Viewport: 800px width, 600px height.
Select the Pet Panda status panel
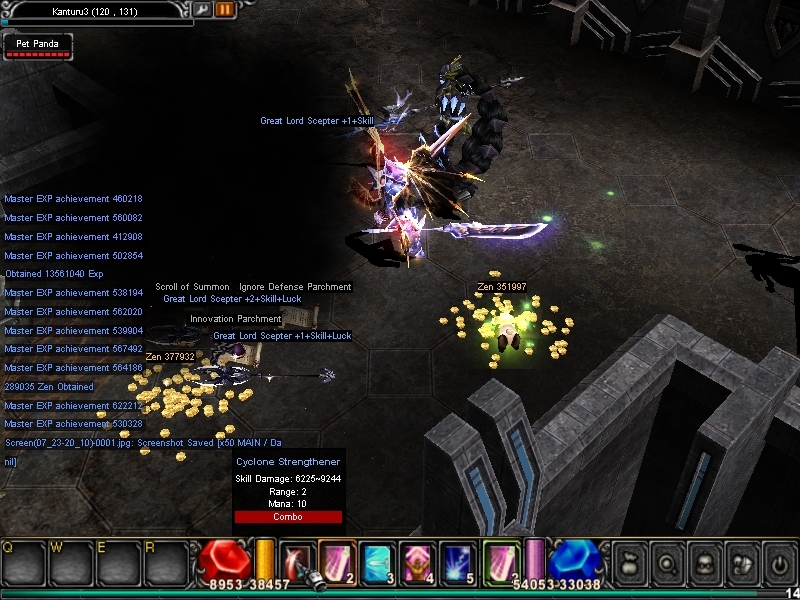(37, 46)
